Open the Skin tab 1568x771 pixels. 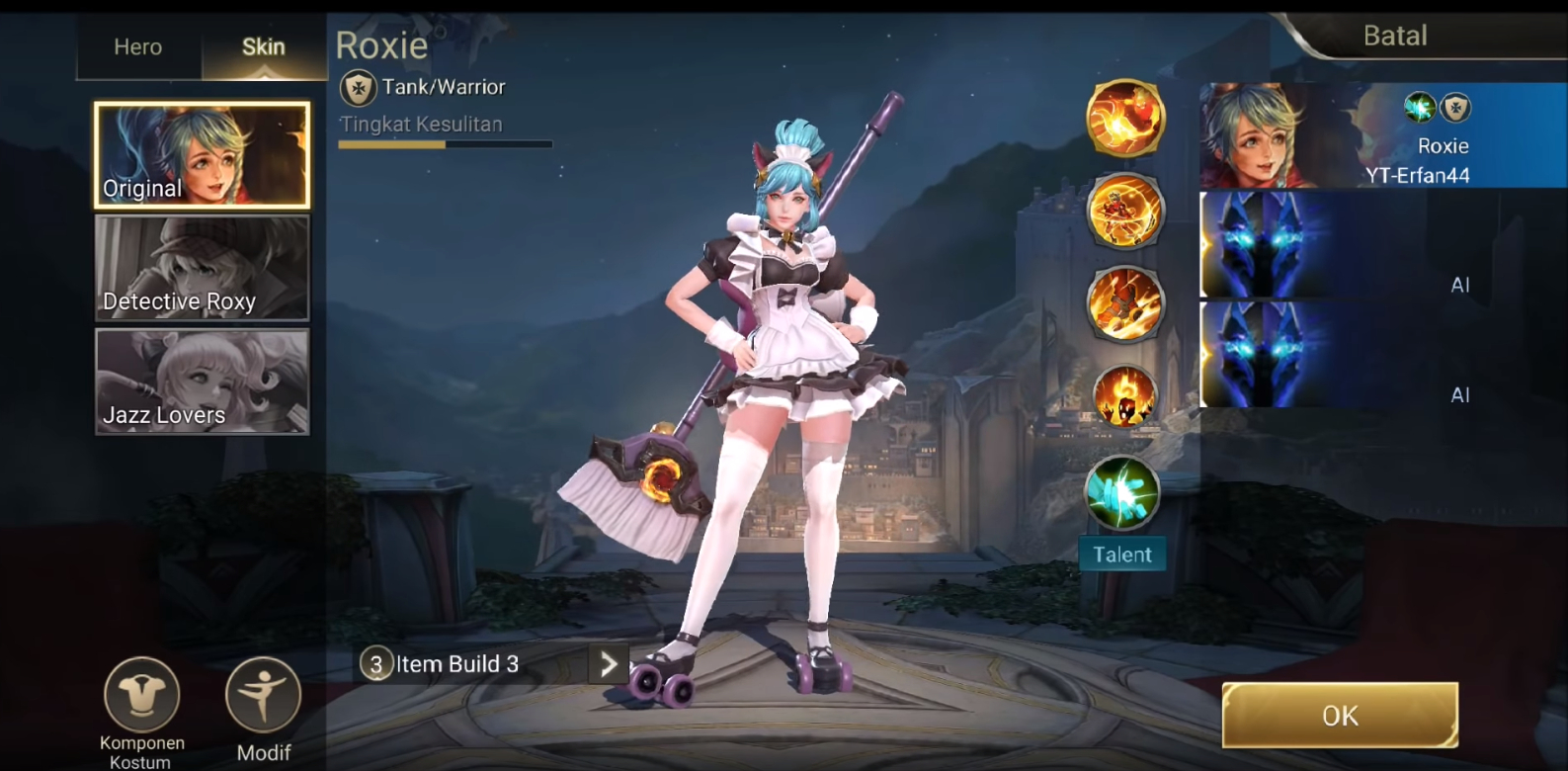pyautogui.click(x=263, y=46)
